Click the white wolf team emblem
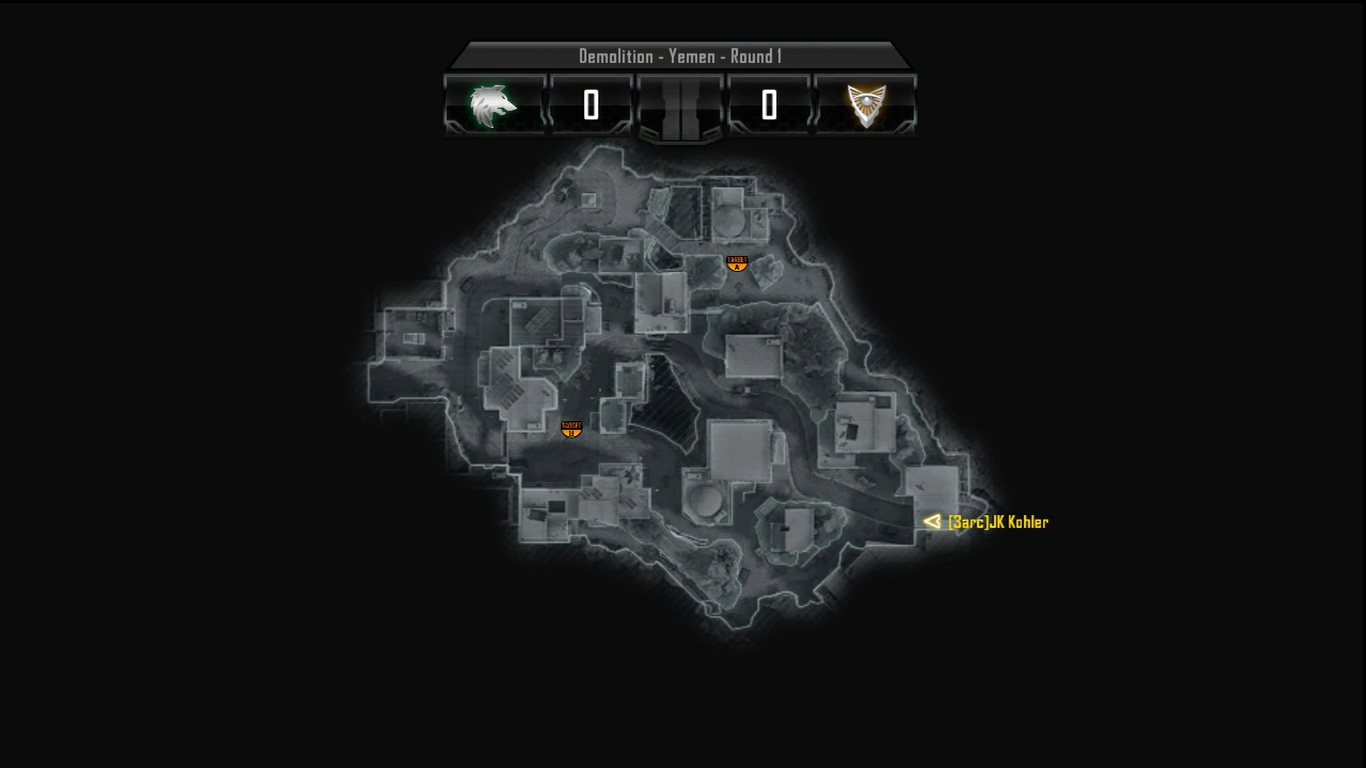1366x768 pixels. [494, 105]
